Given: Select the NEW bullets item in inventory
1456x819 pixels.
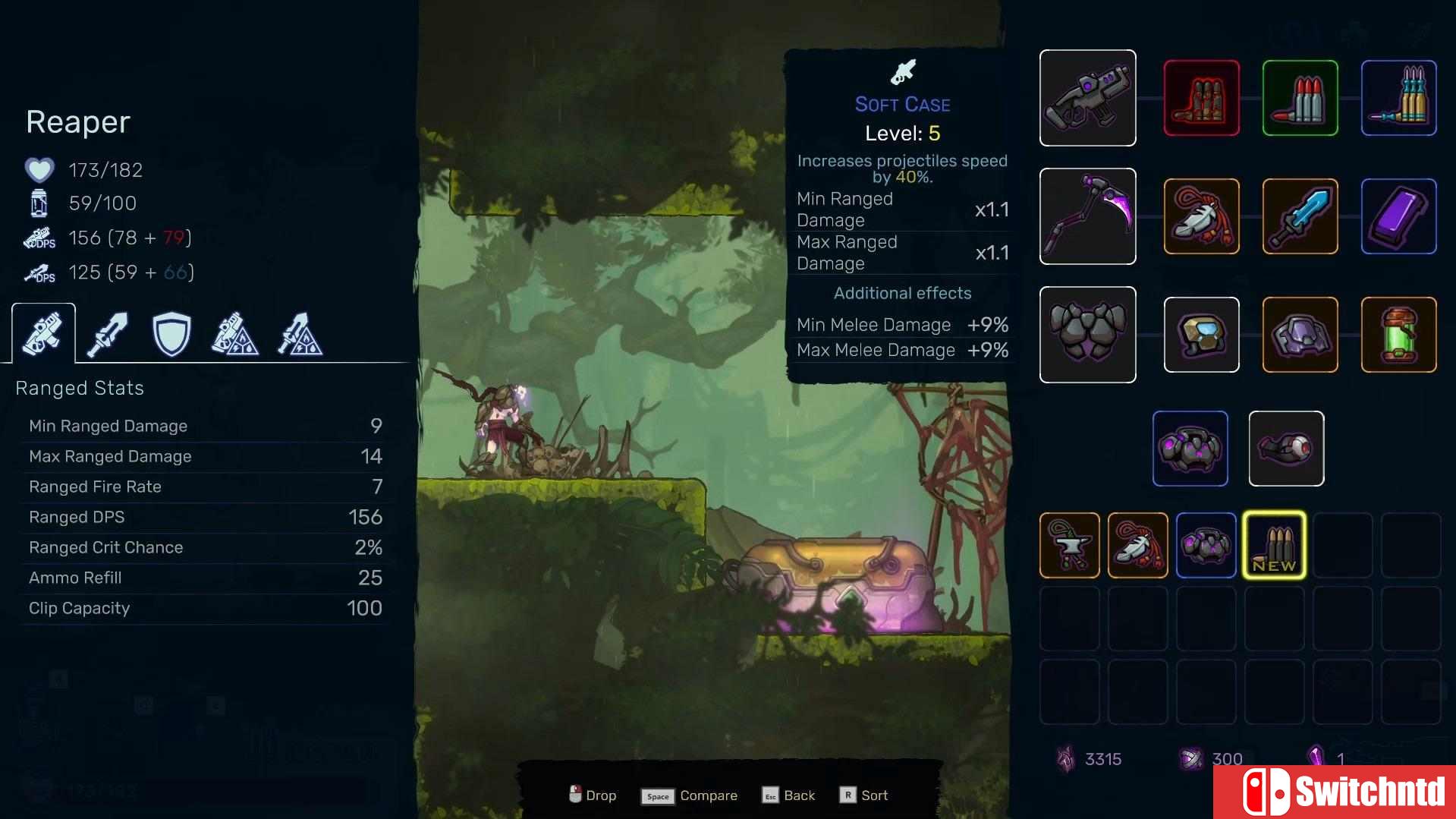Looking at the screenshot, I should [x=1274, y=545].
